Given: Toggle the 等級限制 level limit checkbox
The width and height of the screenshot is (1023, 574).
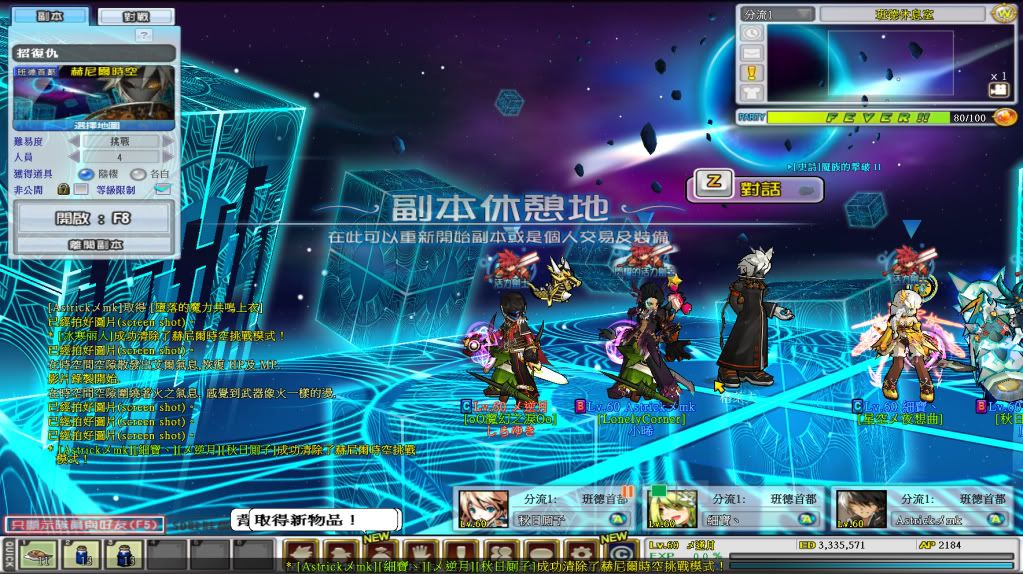Looking at the screenshot, I should point(162,188).
